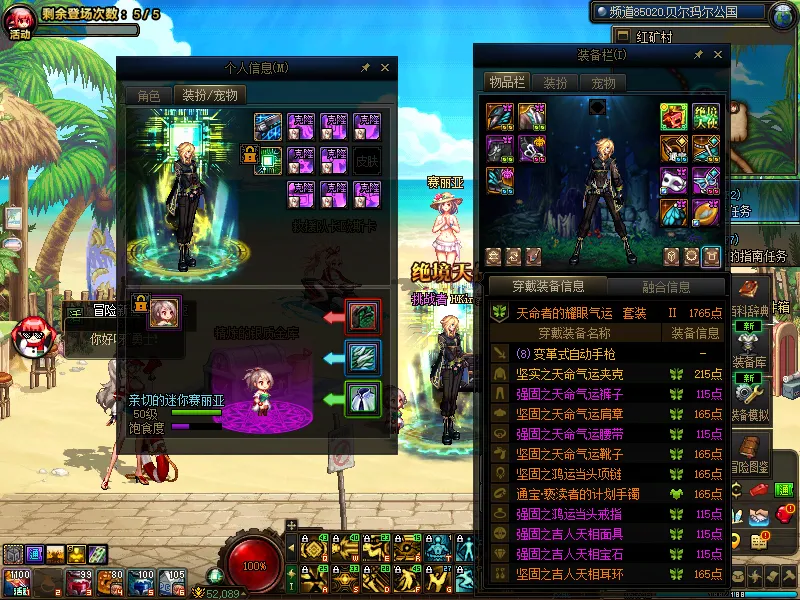Open the 宠物 tab in equipment window
Screen dimensions: 800x600
[603, 82]
